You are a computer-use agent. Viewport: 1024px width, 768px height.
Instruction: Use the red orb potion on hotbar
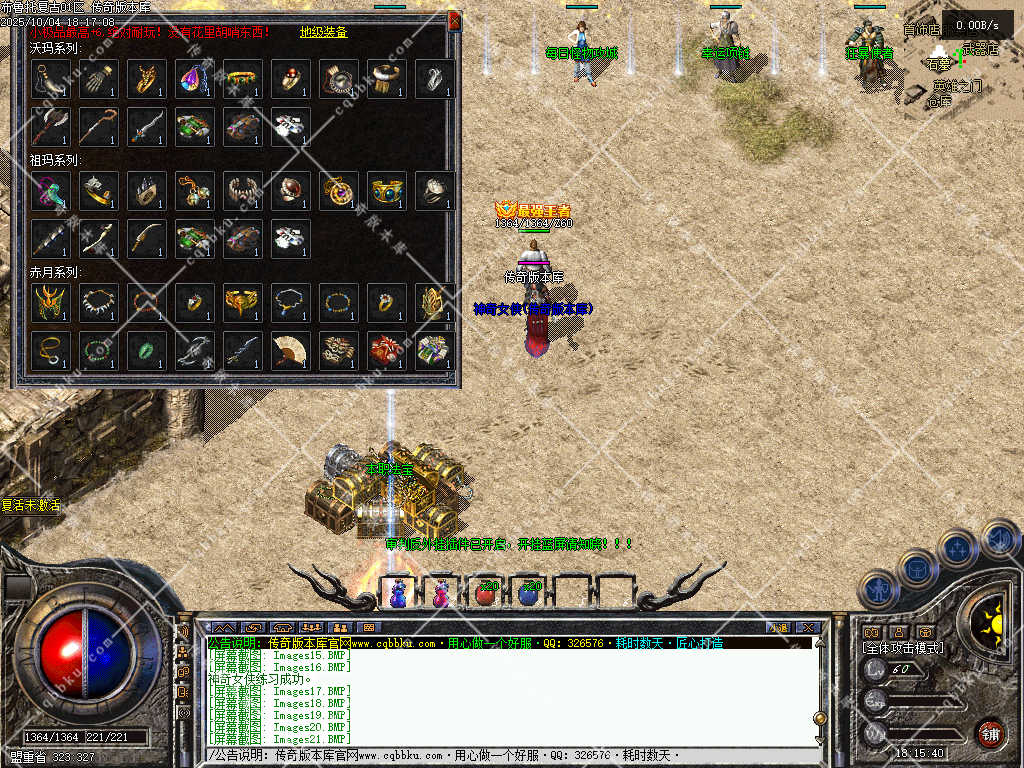(485, 593)
